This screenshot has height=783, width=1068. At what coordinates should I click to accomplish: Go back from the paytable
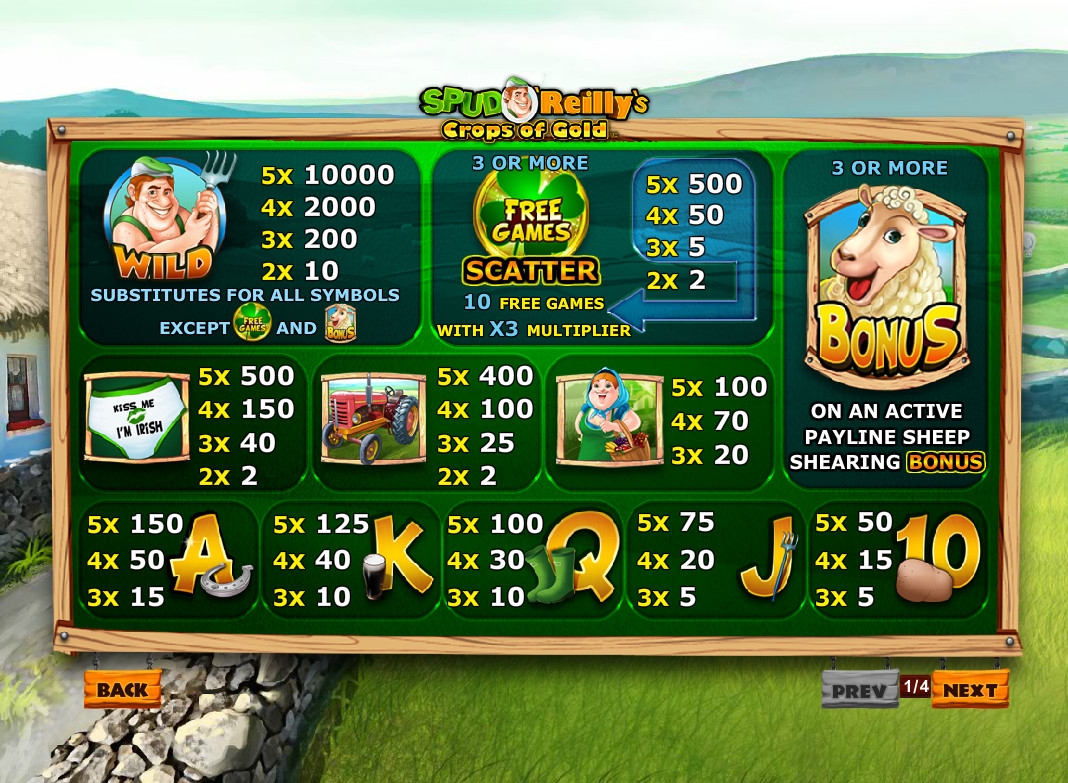123,689
